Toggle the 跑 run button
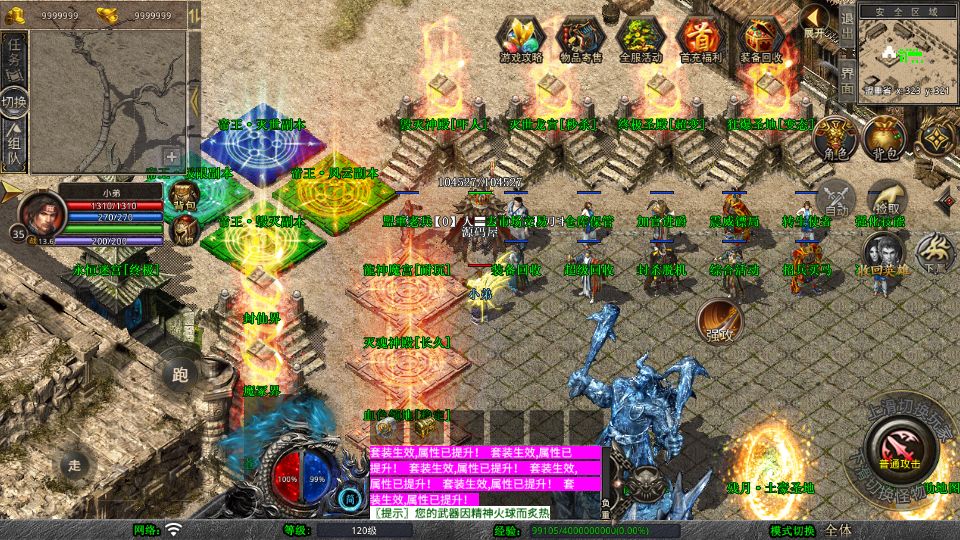Image resolution: width=960 pixels, height=540 pixels. click(x=180, y=374)
